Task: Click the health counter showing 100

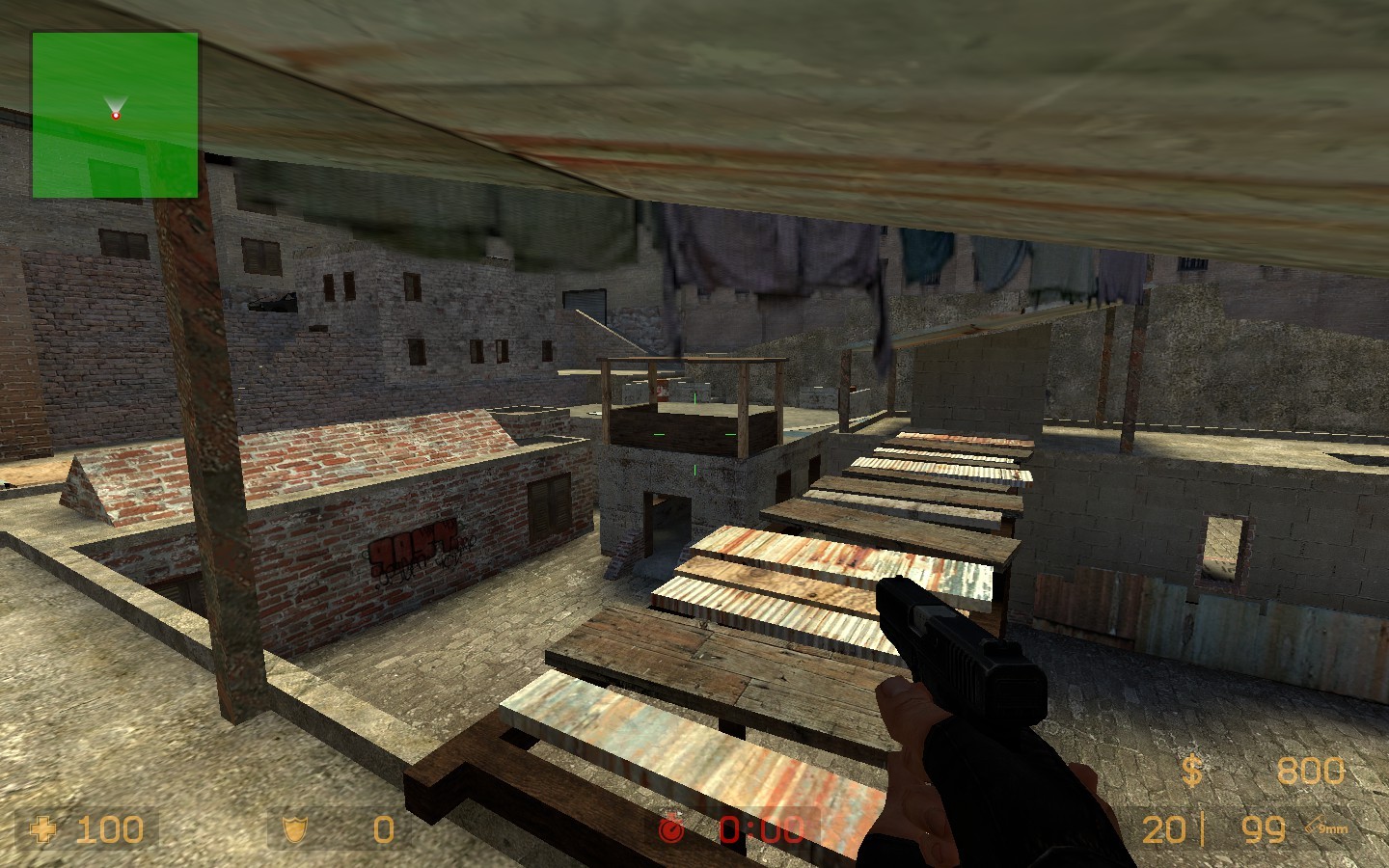Action: 109,829
